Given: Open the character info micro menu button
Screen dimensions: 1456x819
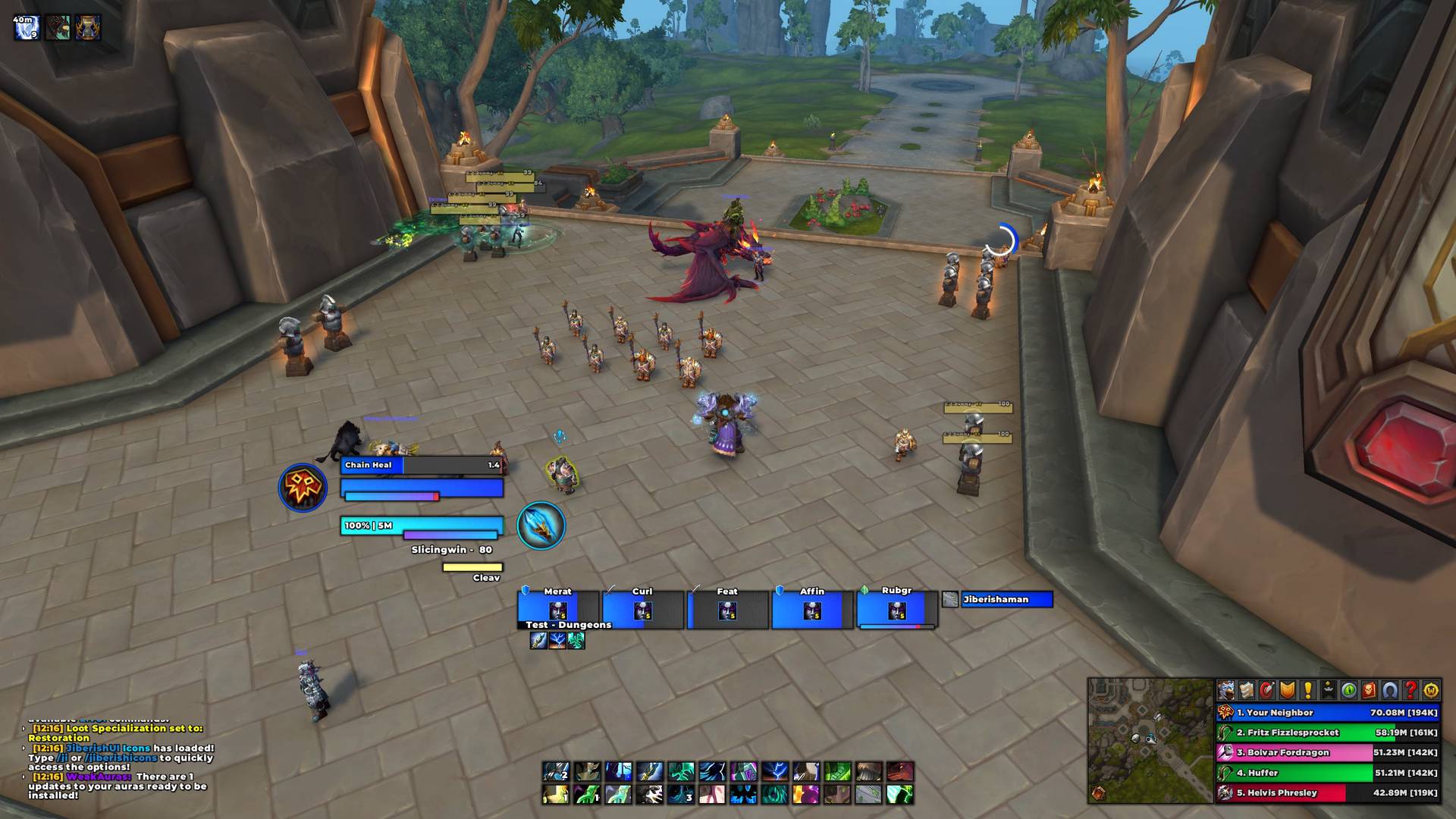Looking at the screenshot, I should 1226,690.
